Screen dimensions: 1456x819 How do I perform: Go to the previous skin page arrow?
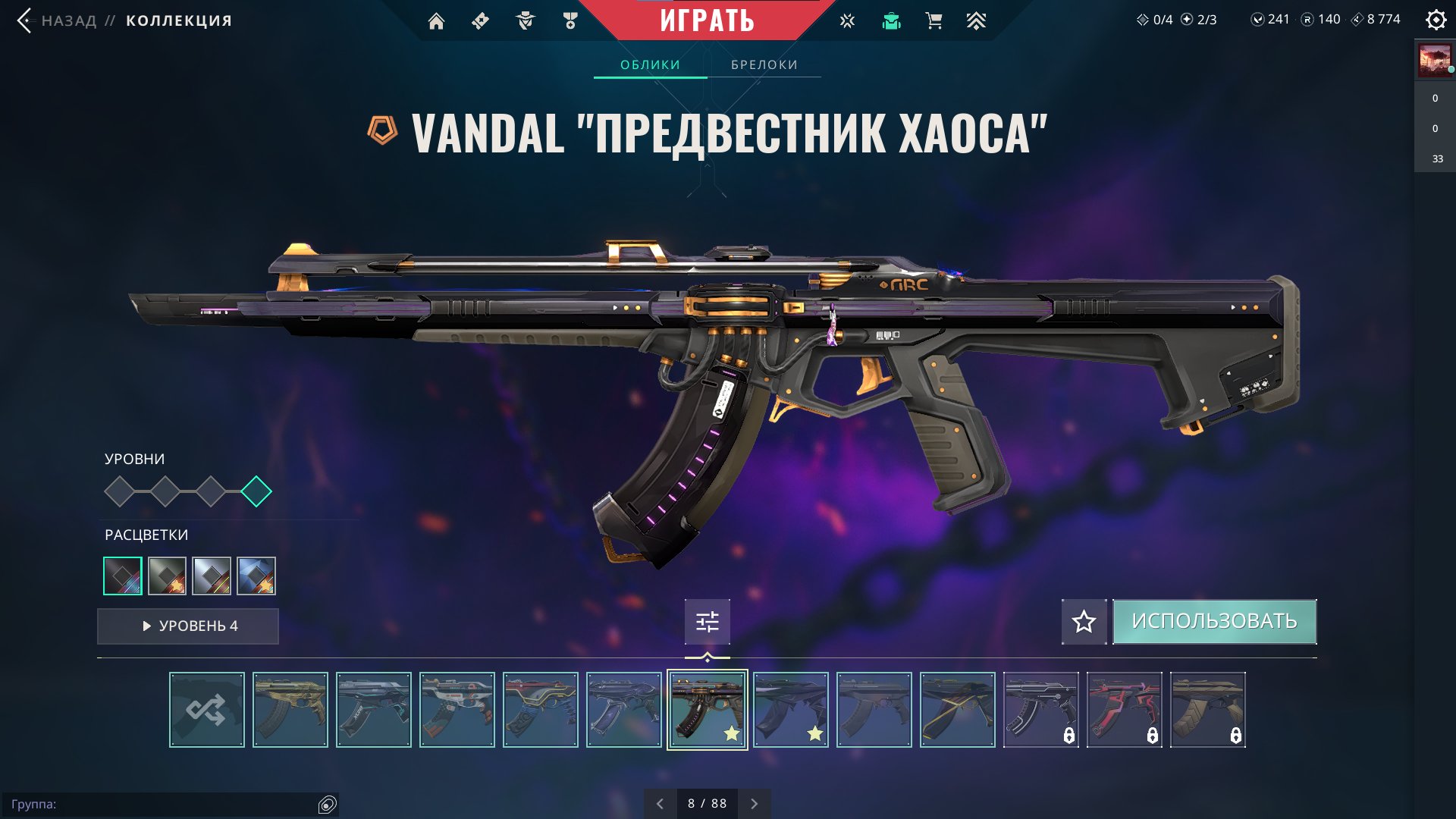[x=660, y=804]
